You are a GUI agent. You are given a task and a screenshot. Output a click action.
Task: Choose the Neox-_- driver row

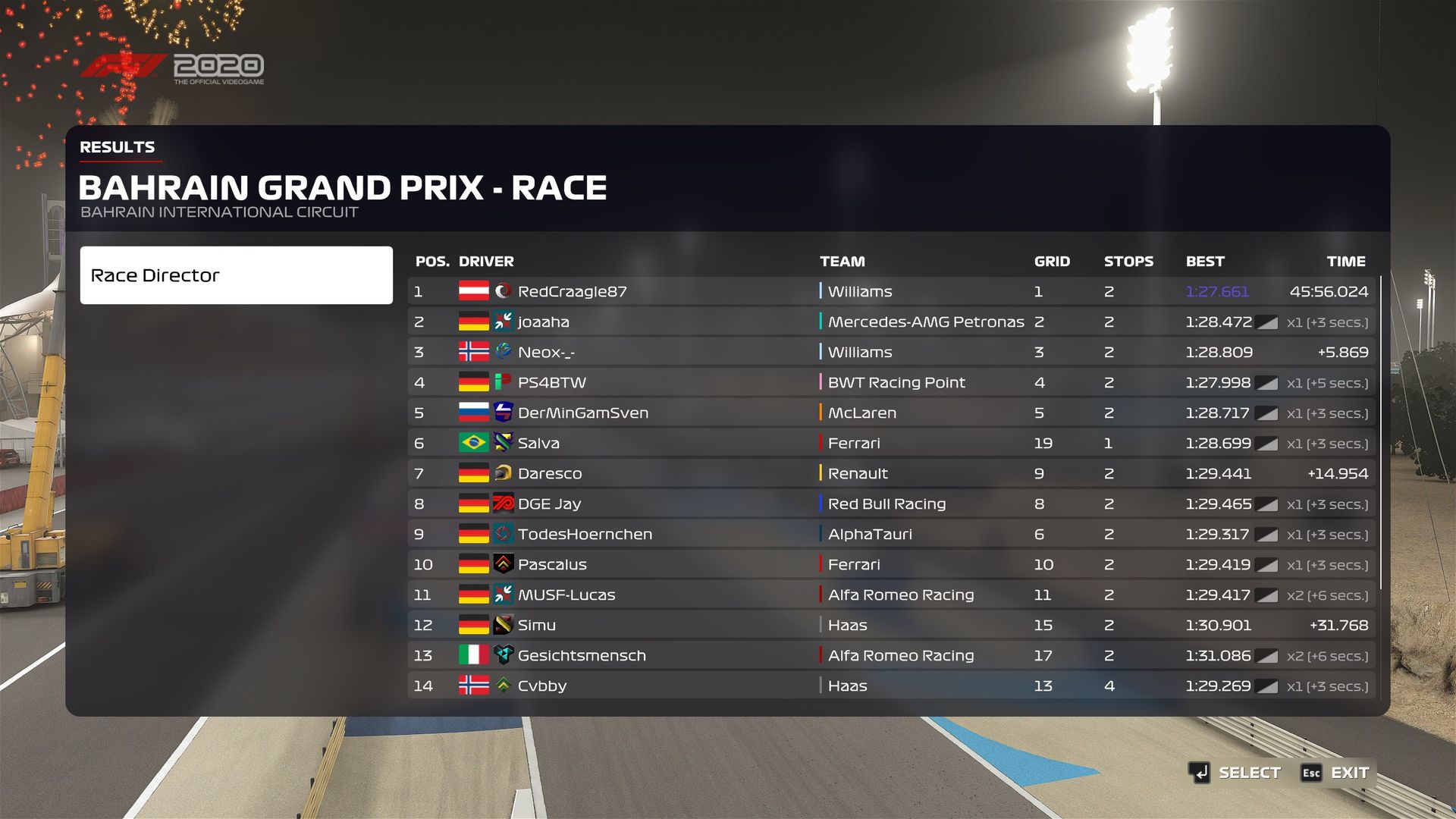891,352
